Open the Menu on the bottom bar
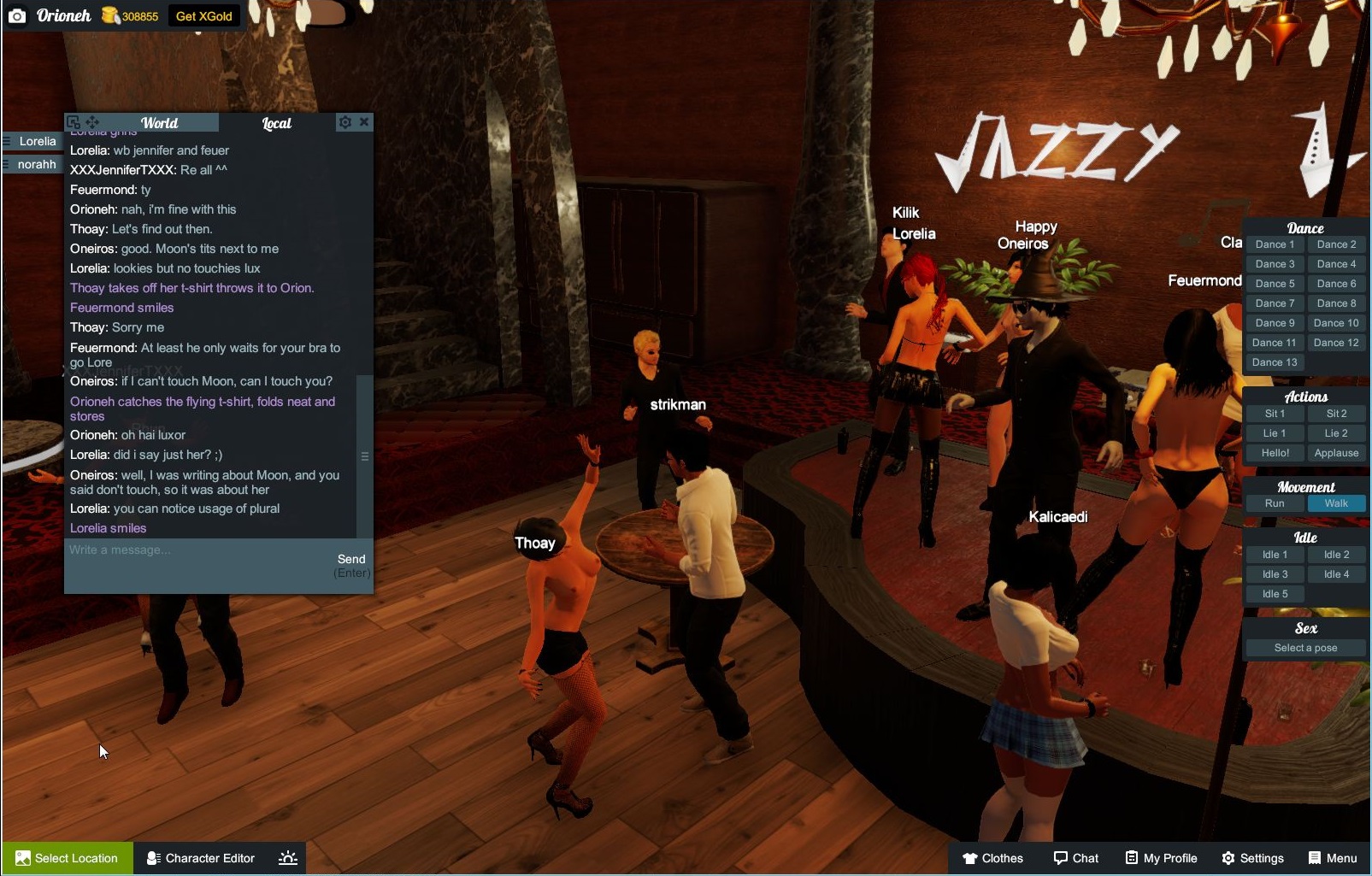The width and height of the screenshot is (1372, 876). pyautogui.click(x=1332, y=858)
